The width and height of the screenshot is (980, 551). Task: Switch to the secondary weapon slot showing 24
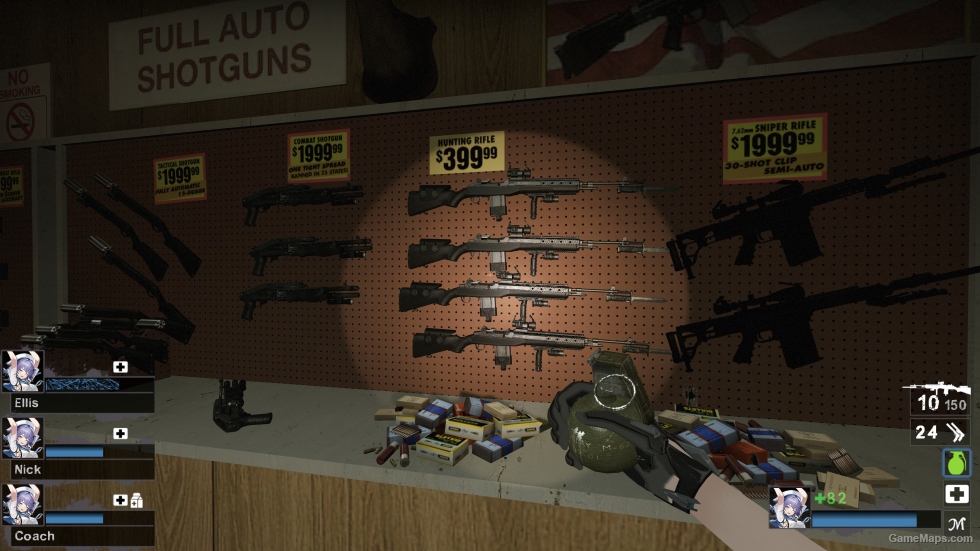point(941,432)
